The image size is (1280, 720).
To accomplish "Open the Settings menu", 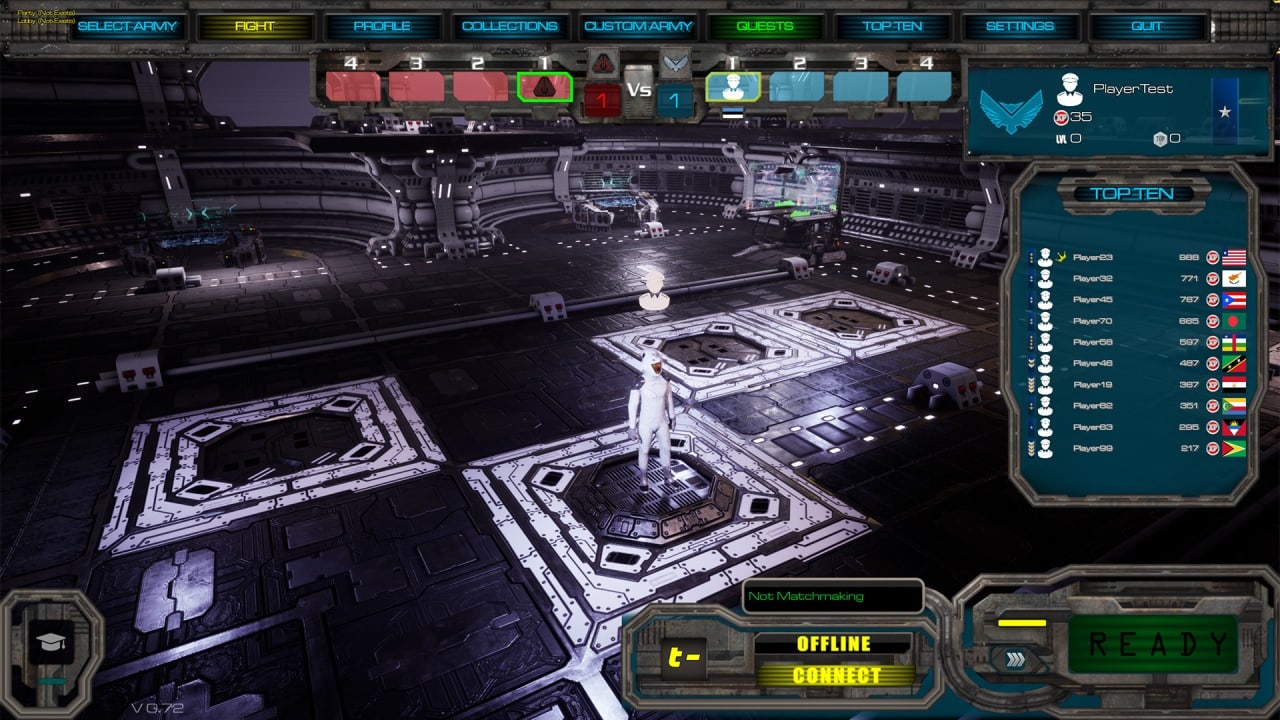I will tap(1020, 26).
